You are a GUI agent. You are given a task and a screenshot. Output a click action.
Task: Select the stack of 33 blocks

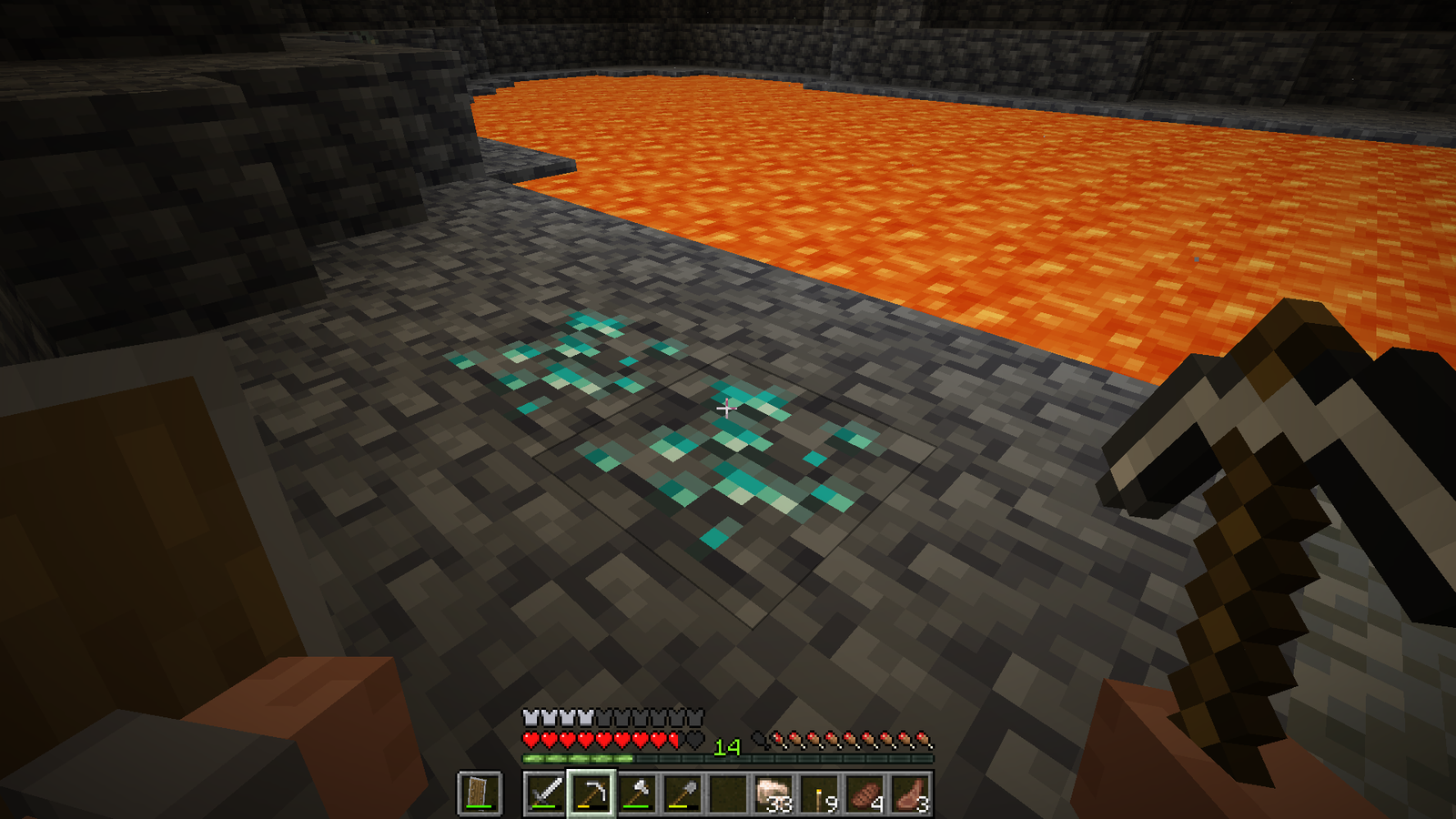tap(773, 794)
